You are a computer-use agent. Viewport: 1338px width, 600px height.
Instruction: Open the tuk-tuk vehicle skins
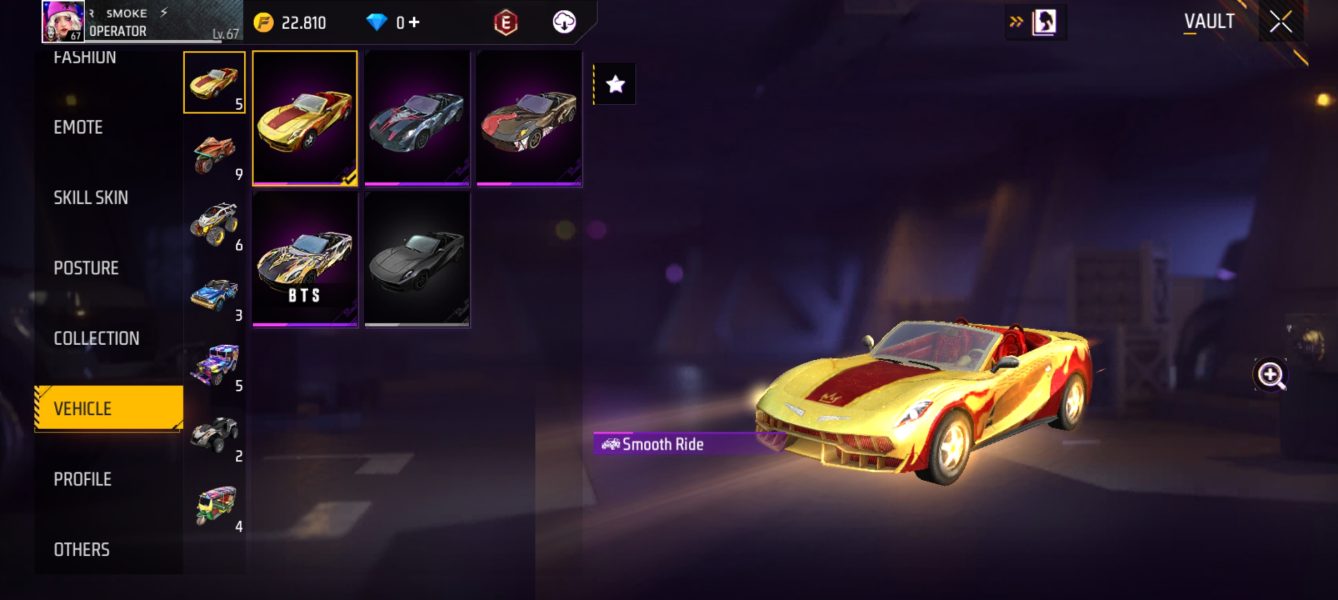point(214,506)
